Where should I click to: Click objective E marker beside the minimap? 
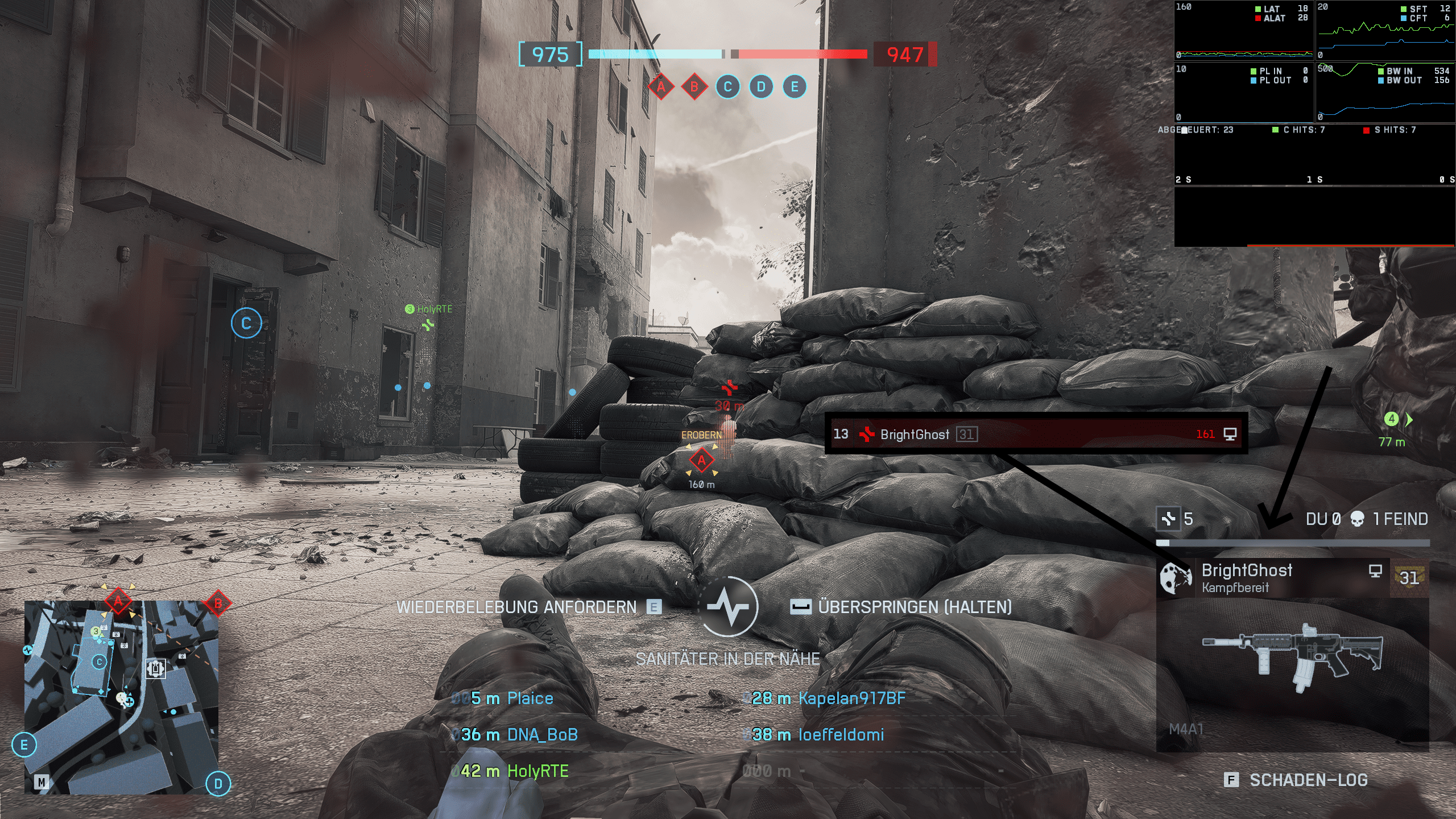[x=24, y=745]
